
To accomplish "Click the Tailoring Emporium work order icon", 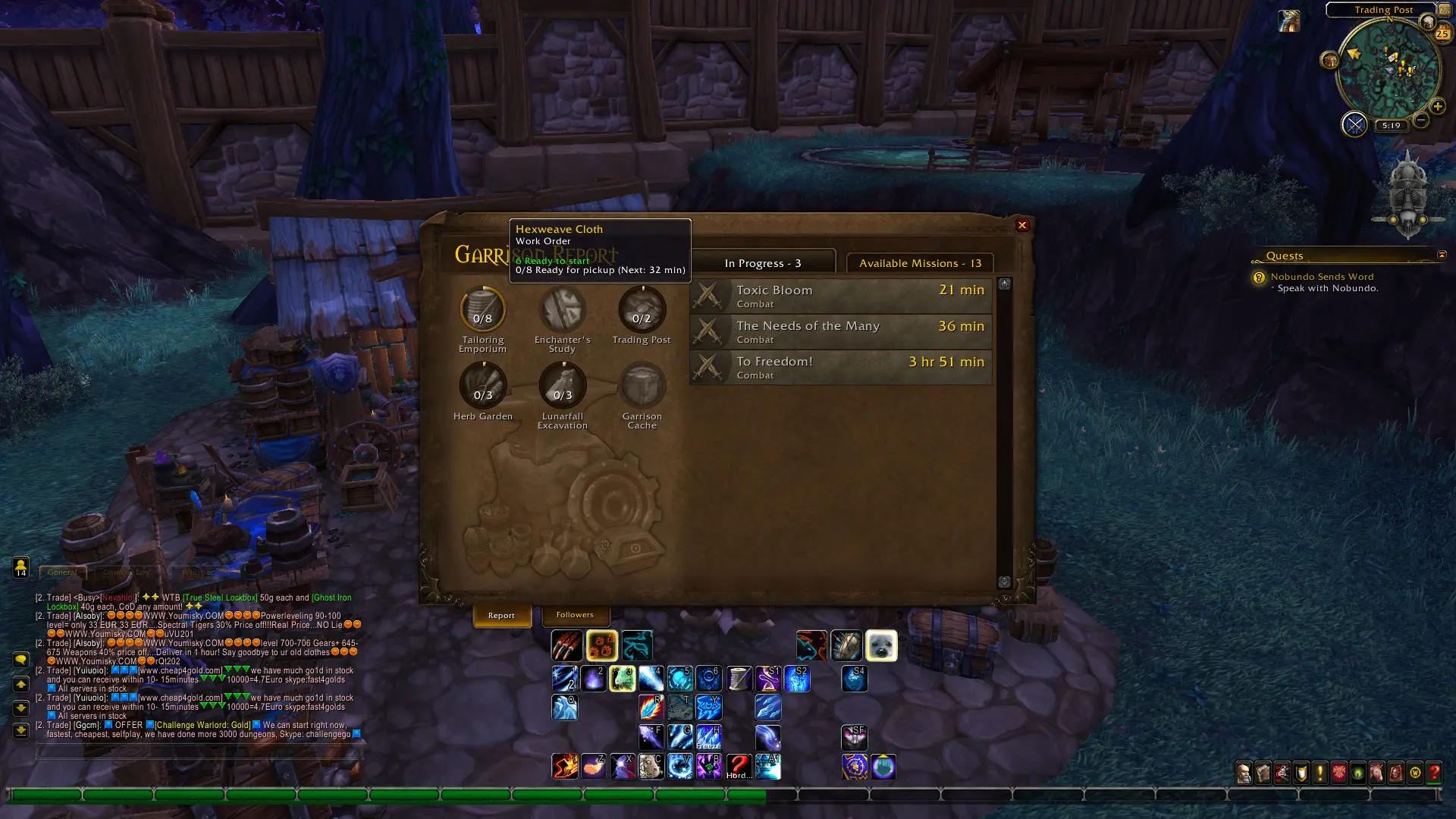I will pos(482,310).
